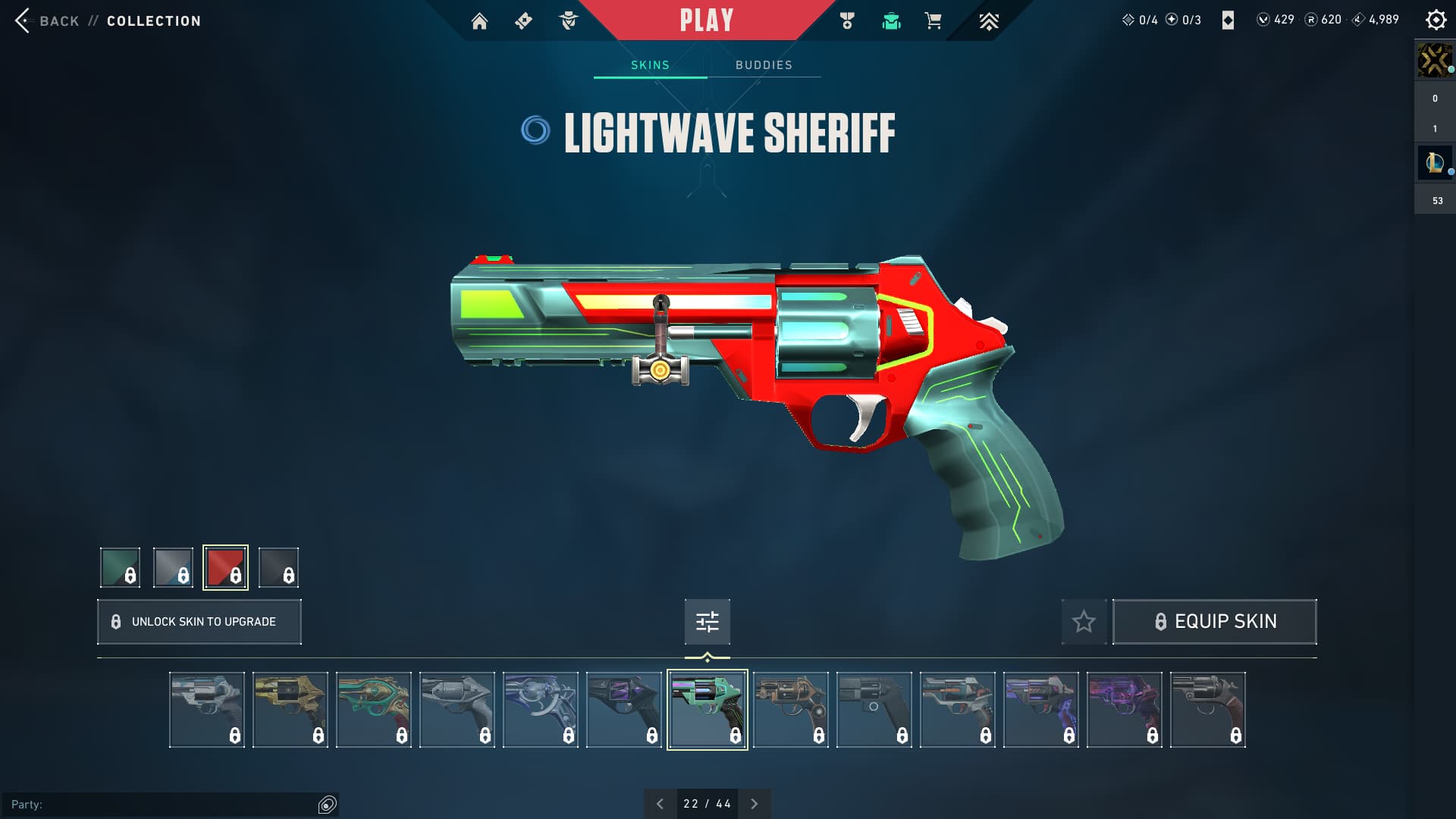
Task: Open the home screen icon
Action: pyautogui.click(x=479, y=21)
